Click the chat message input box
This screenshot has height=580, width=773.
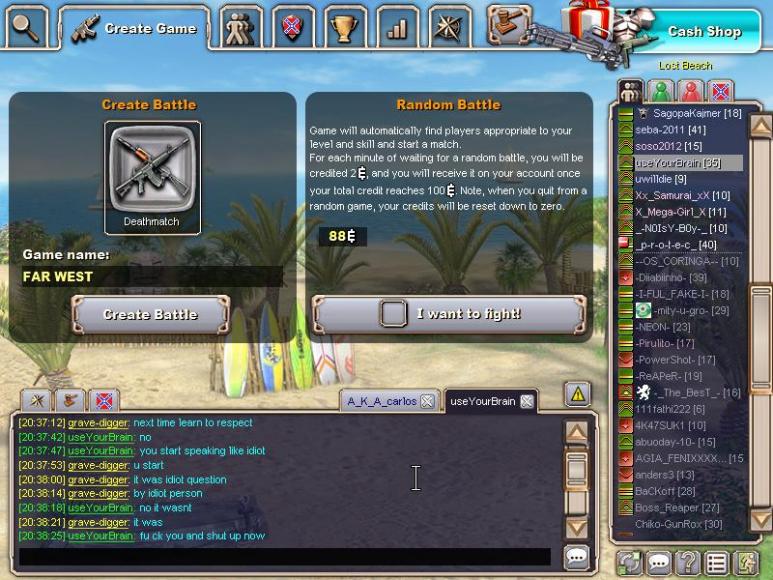(x=284, y=557)
